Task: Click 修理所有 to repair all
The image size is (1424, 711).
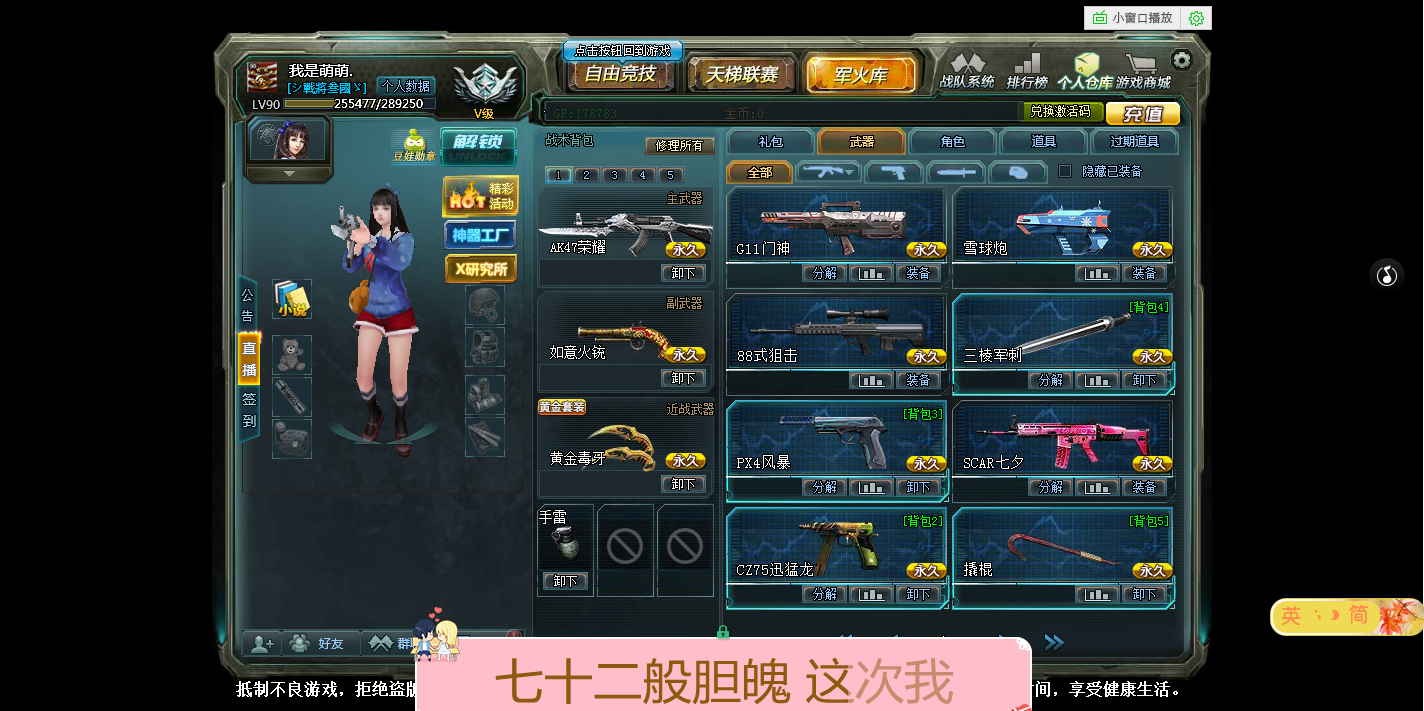Action: [x=679, y=145]
